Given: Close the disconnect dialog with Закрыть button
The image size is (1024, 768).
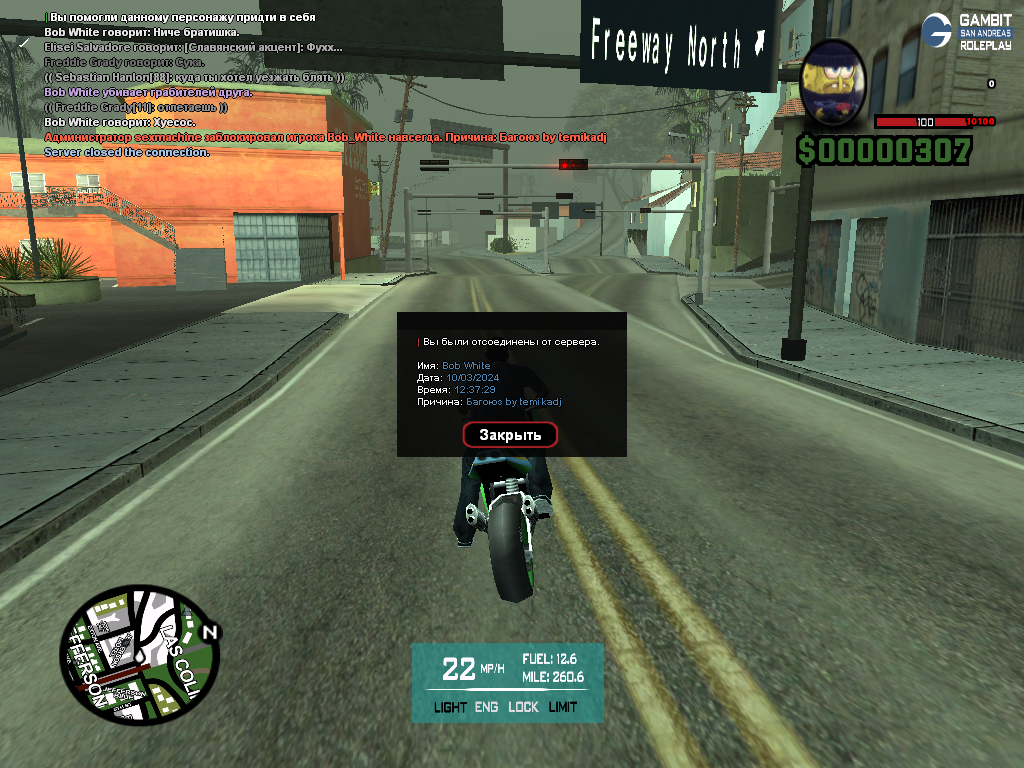Looking at the screenshot, I should tap(510, 435).
